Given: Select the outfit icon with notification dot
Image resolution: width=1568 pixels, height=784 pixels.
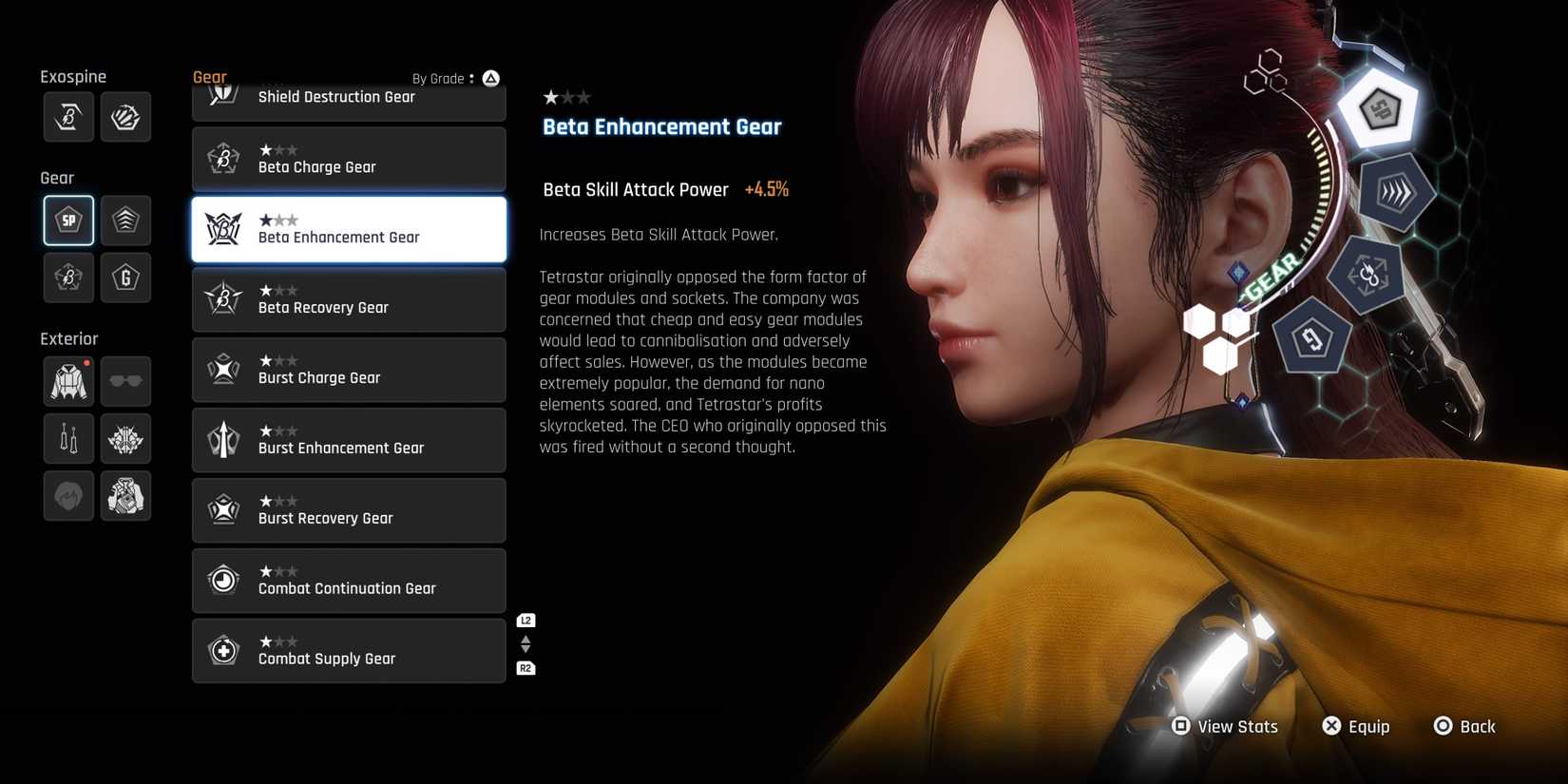Looking at the screenshot, I should tap(67, 381).
